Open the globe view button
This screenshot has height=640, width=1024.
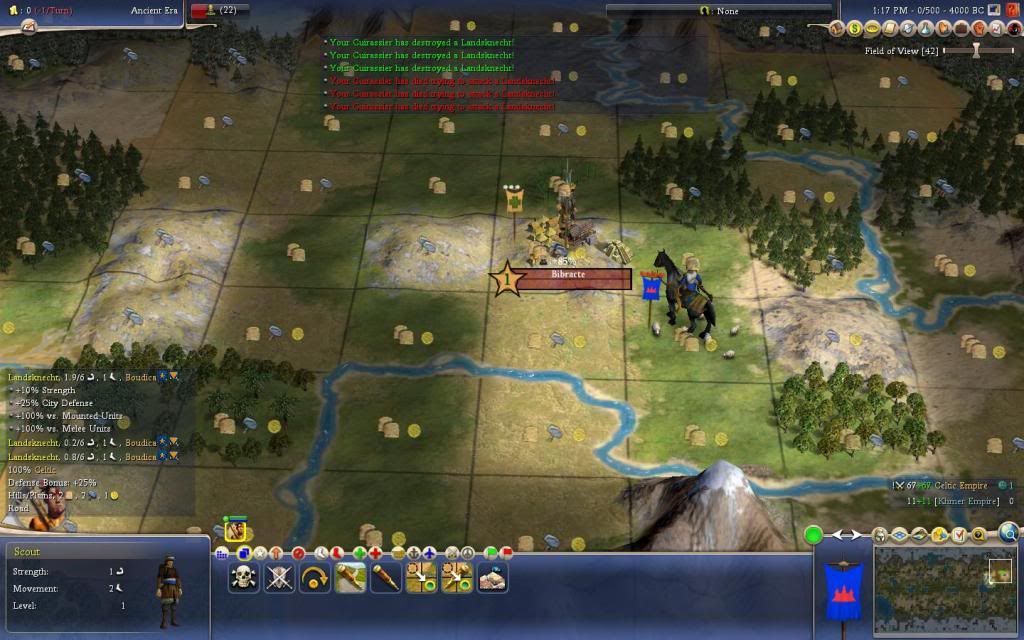point(1009,533)
